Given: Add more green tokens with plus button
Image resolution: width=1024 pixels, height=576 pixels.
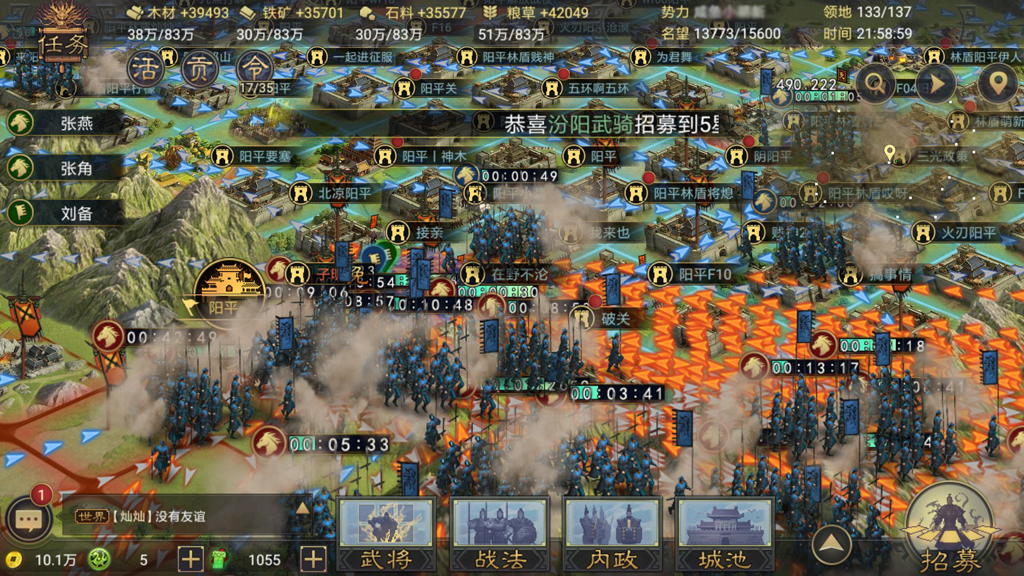Looking at the screenshot, I should click(x=313, y=559).
